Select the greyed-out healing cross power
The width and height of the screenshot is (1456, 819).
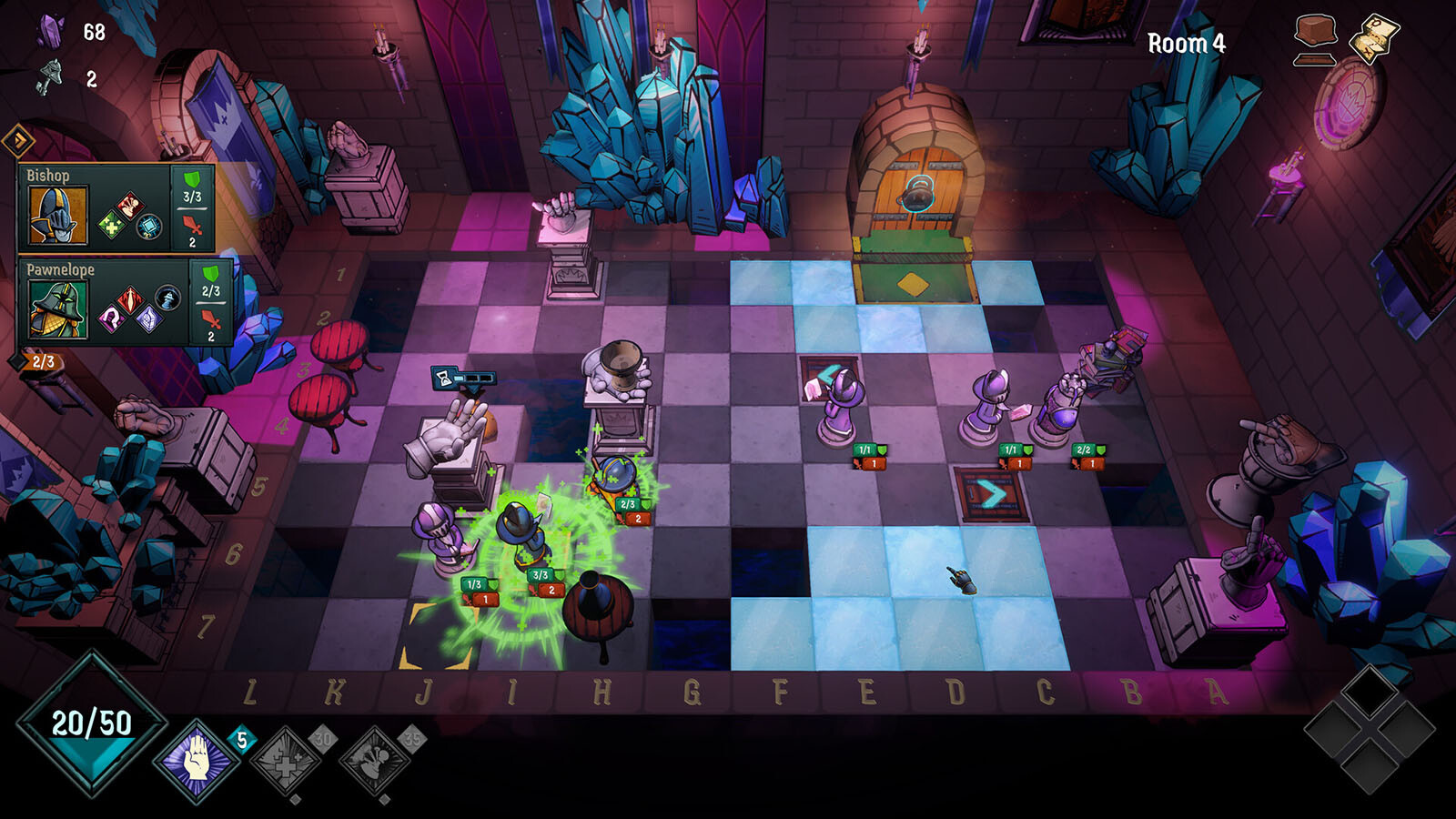286,763
